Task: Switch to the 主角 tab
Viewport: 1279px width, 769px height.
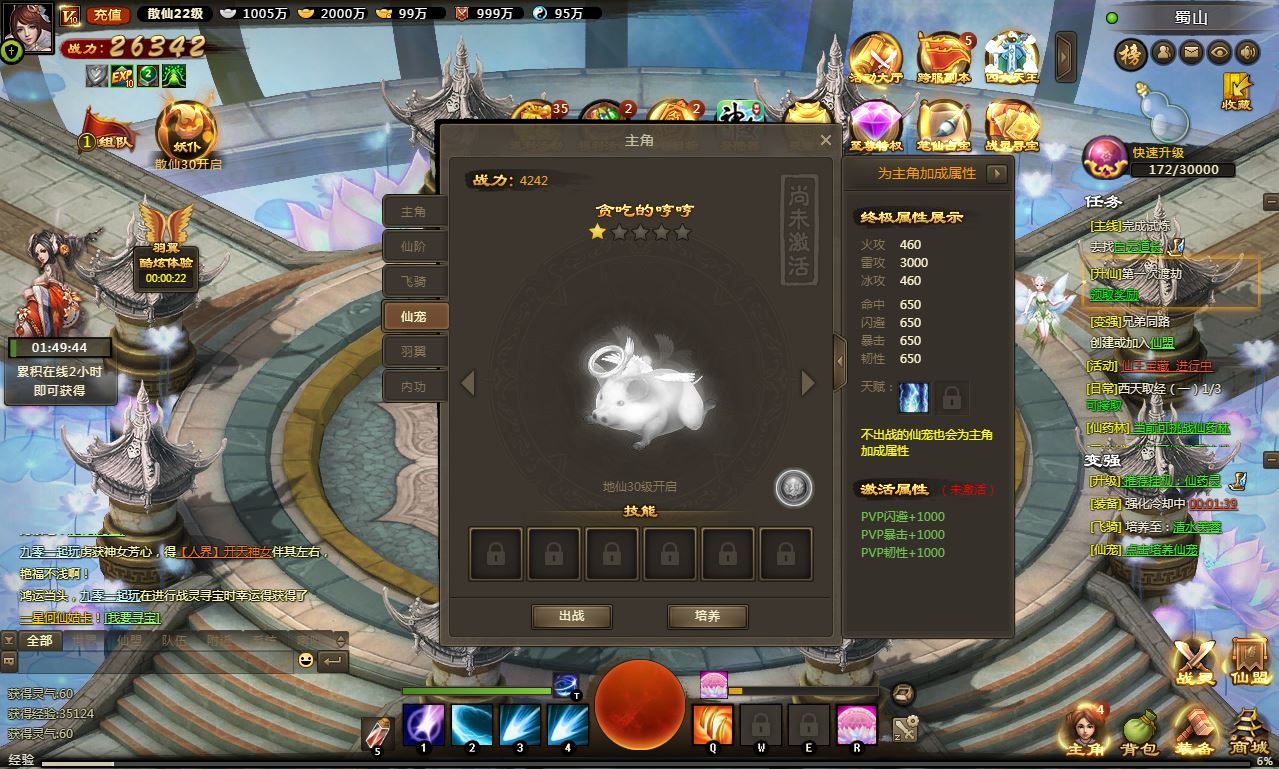Action: 414,212
